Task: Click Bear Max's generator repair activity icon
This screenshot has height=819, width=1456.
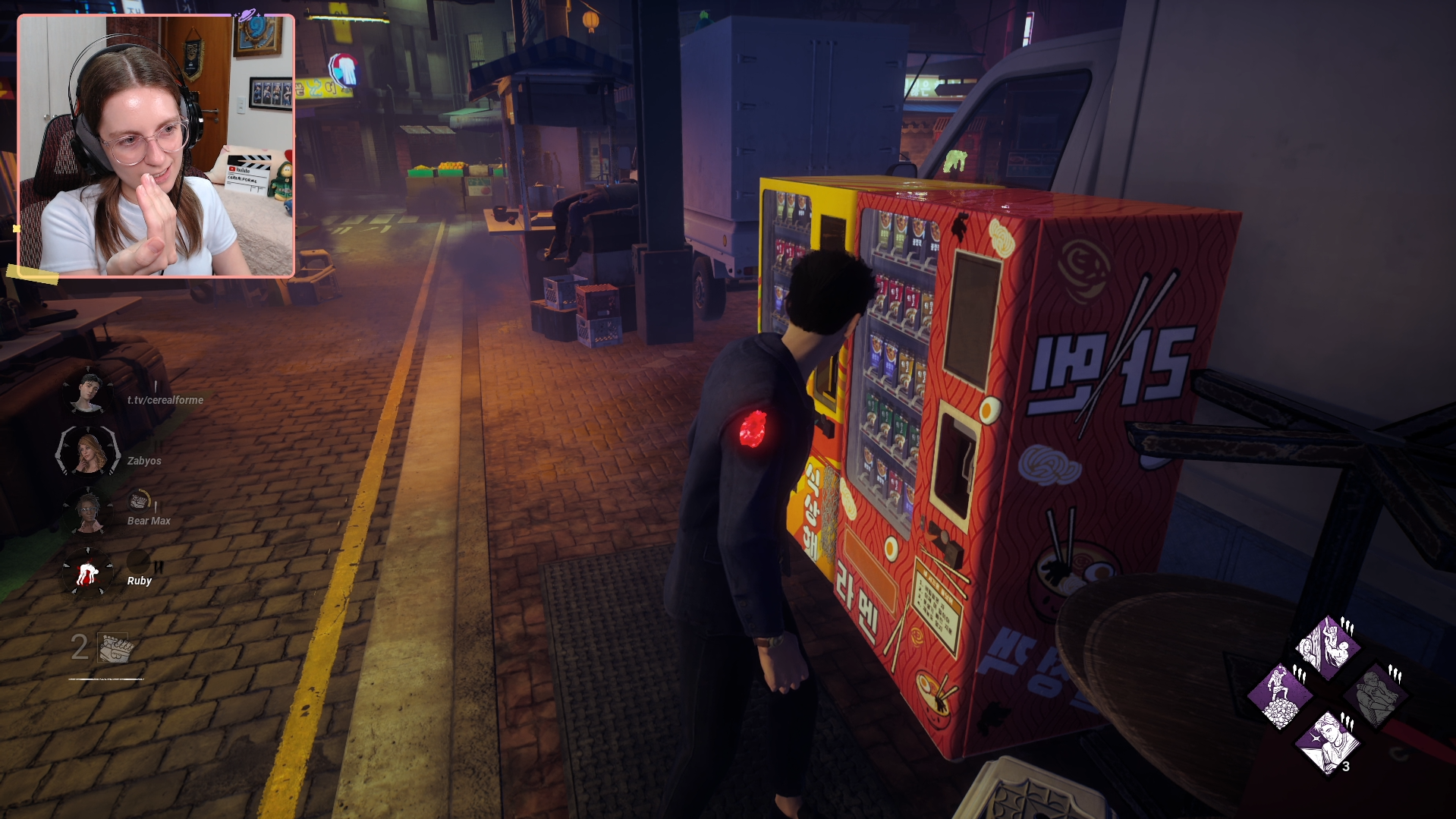Action: pyautogui.click(x=138, y=500)
